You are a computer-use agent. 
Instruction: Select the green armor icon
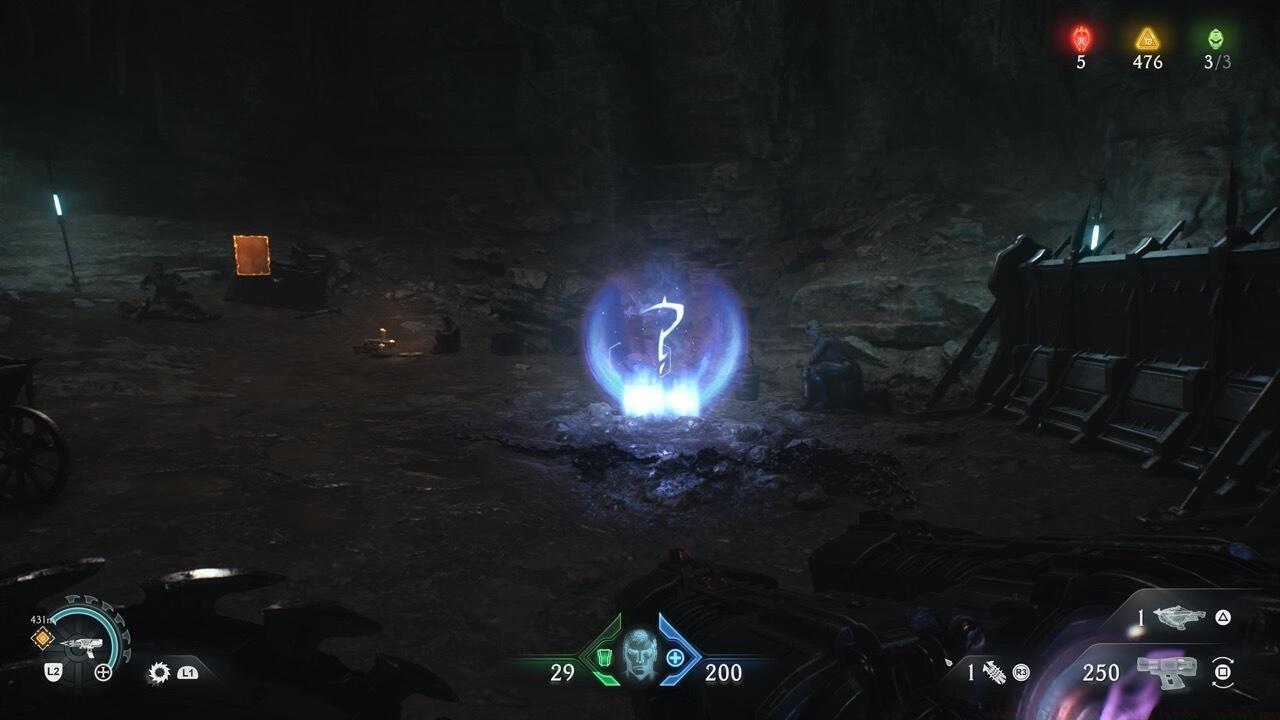[x=604, y=657]
